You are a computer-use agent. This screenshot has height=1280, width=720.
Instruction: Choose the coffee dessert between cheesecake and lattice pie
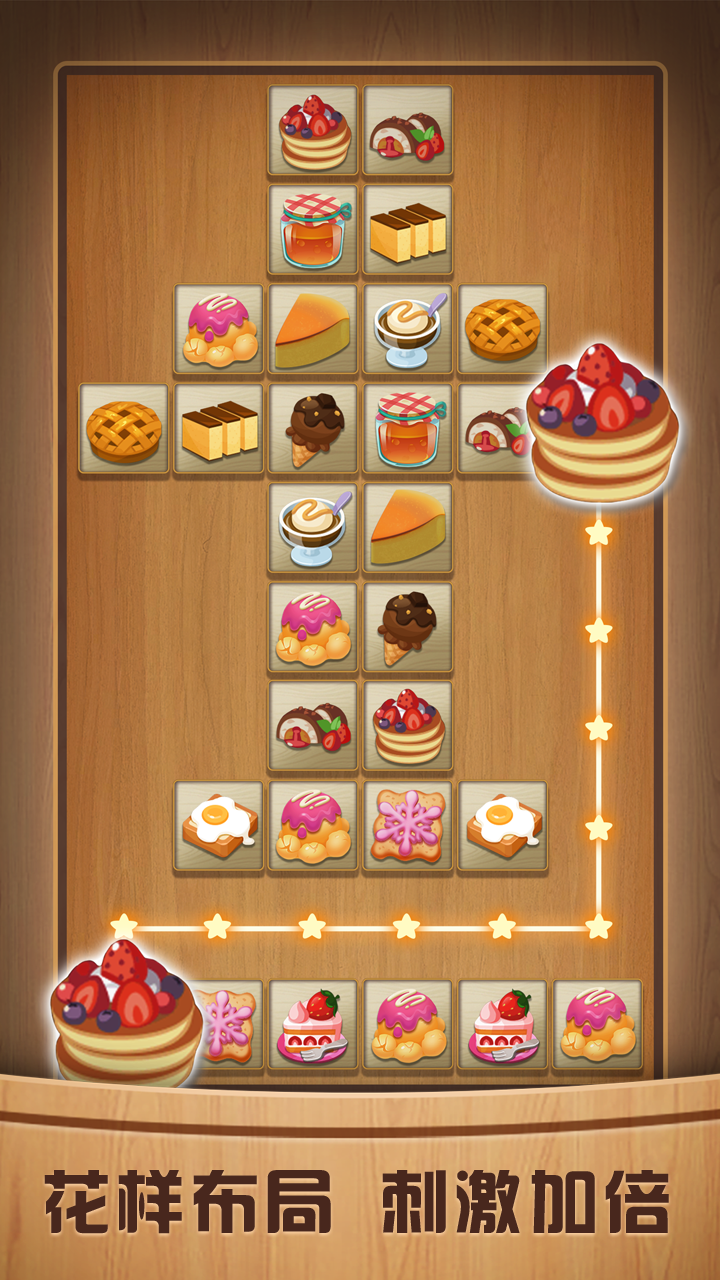[407, 330]
